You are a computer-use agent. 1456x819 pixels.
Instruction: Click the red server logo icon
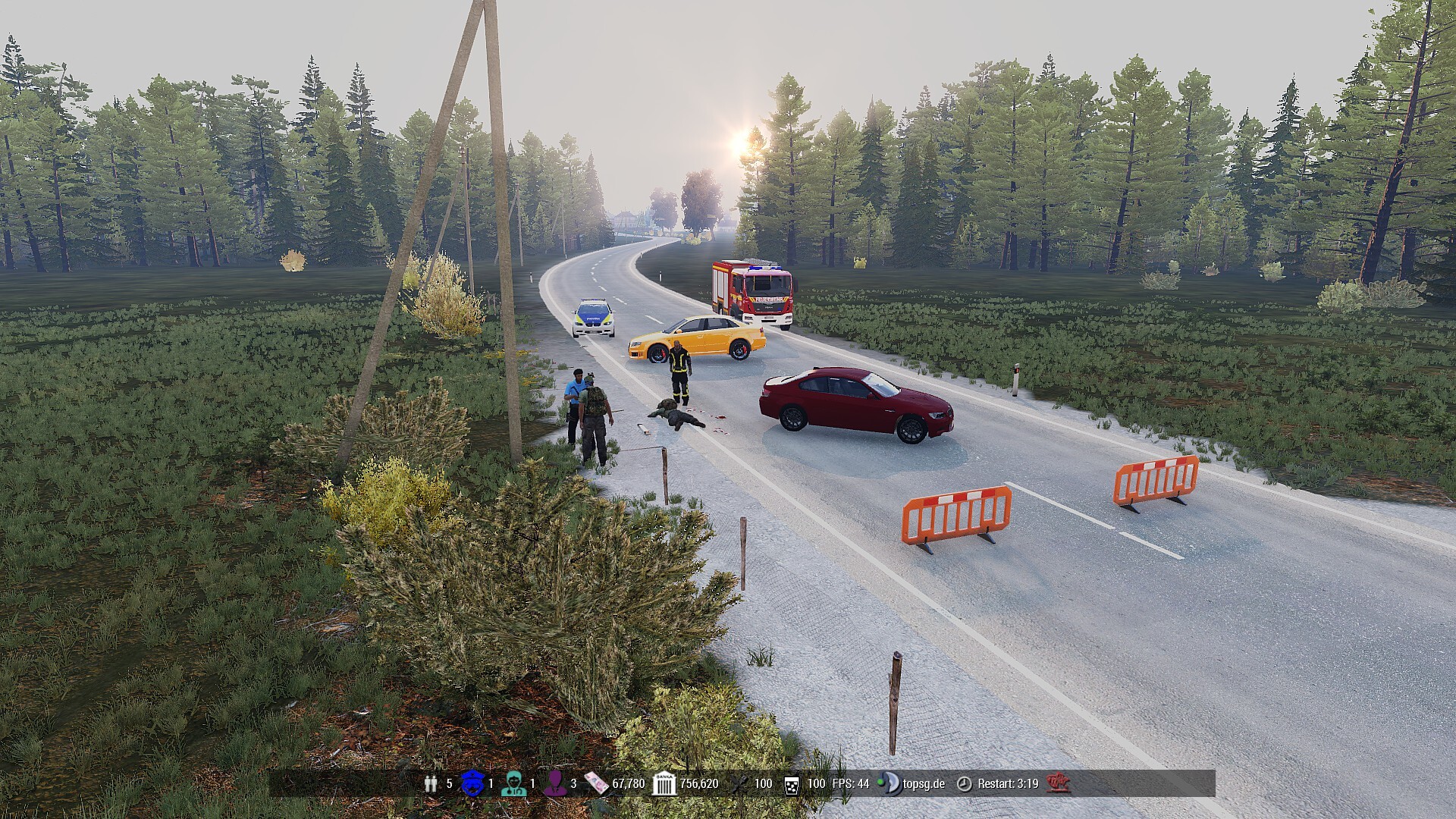pyautogui.click(x=1058, y=783)
